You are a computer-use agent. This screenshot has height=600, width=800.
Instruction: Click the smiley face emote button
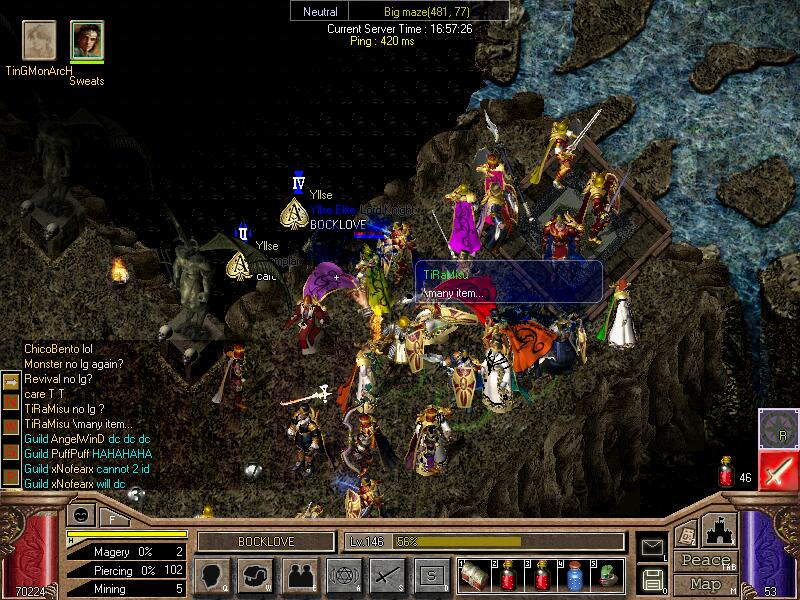pos(79,516)
